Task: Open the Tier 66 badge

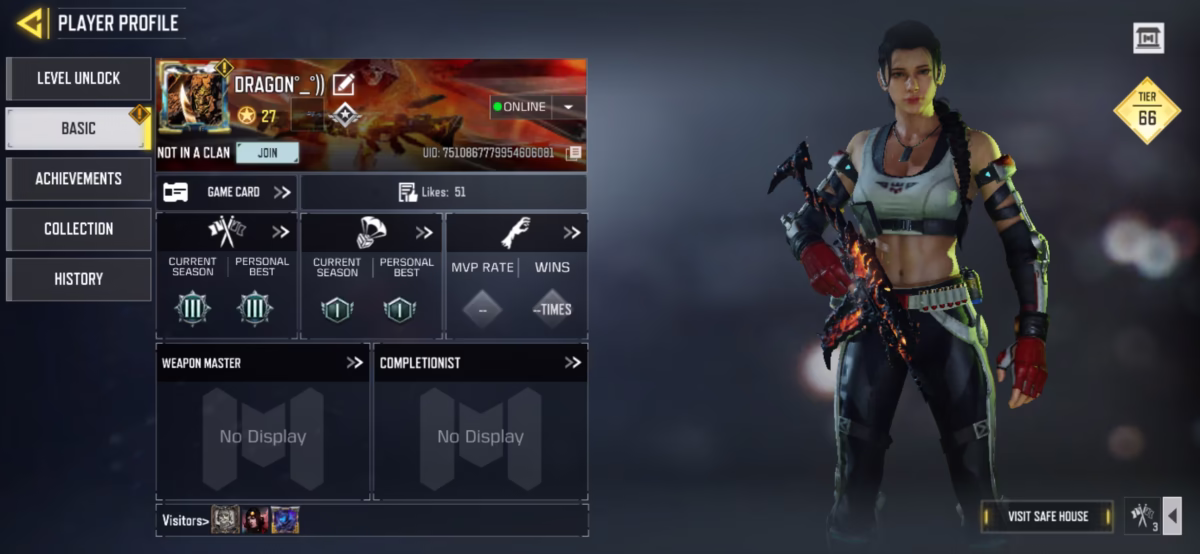Action: [x=1147, y=110]
